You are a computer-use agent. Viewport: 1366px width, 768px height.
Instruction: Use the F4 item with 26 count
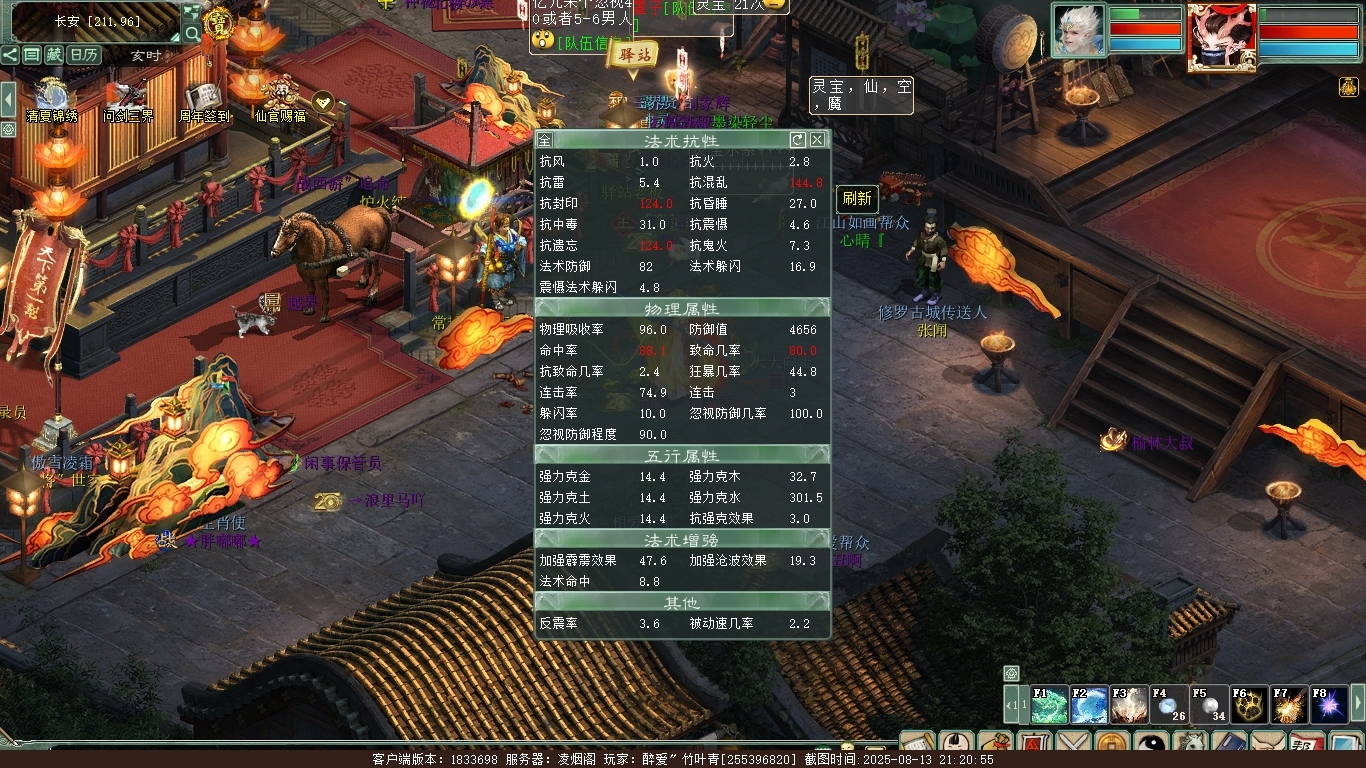point(1169,705)
